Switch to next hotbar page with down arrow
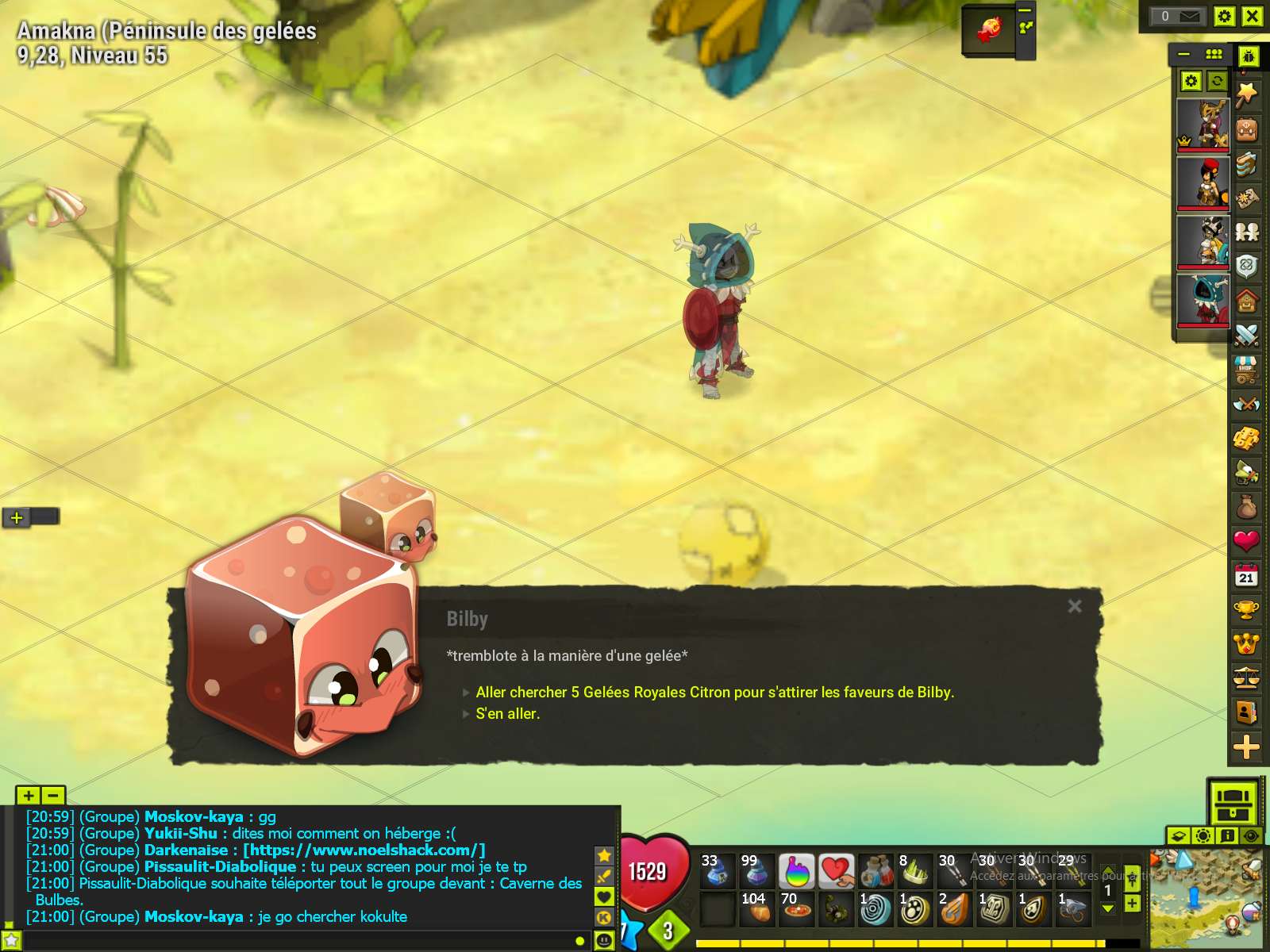 1108,909
